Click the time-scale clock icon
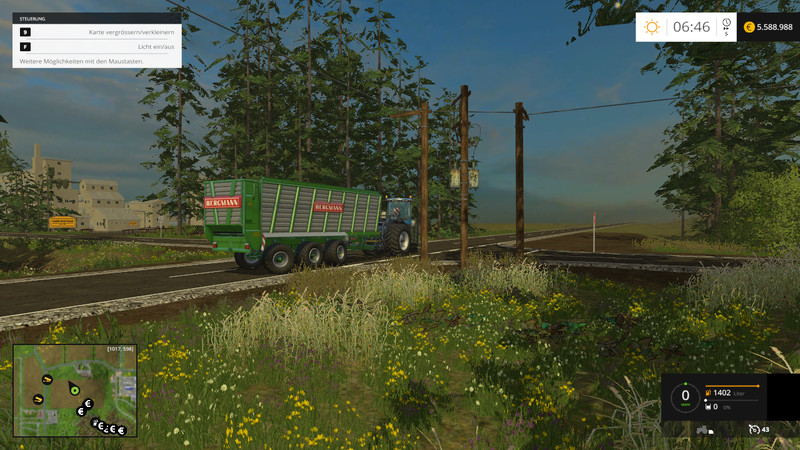800x450 pixels. [x=726, y=24]
